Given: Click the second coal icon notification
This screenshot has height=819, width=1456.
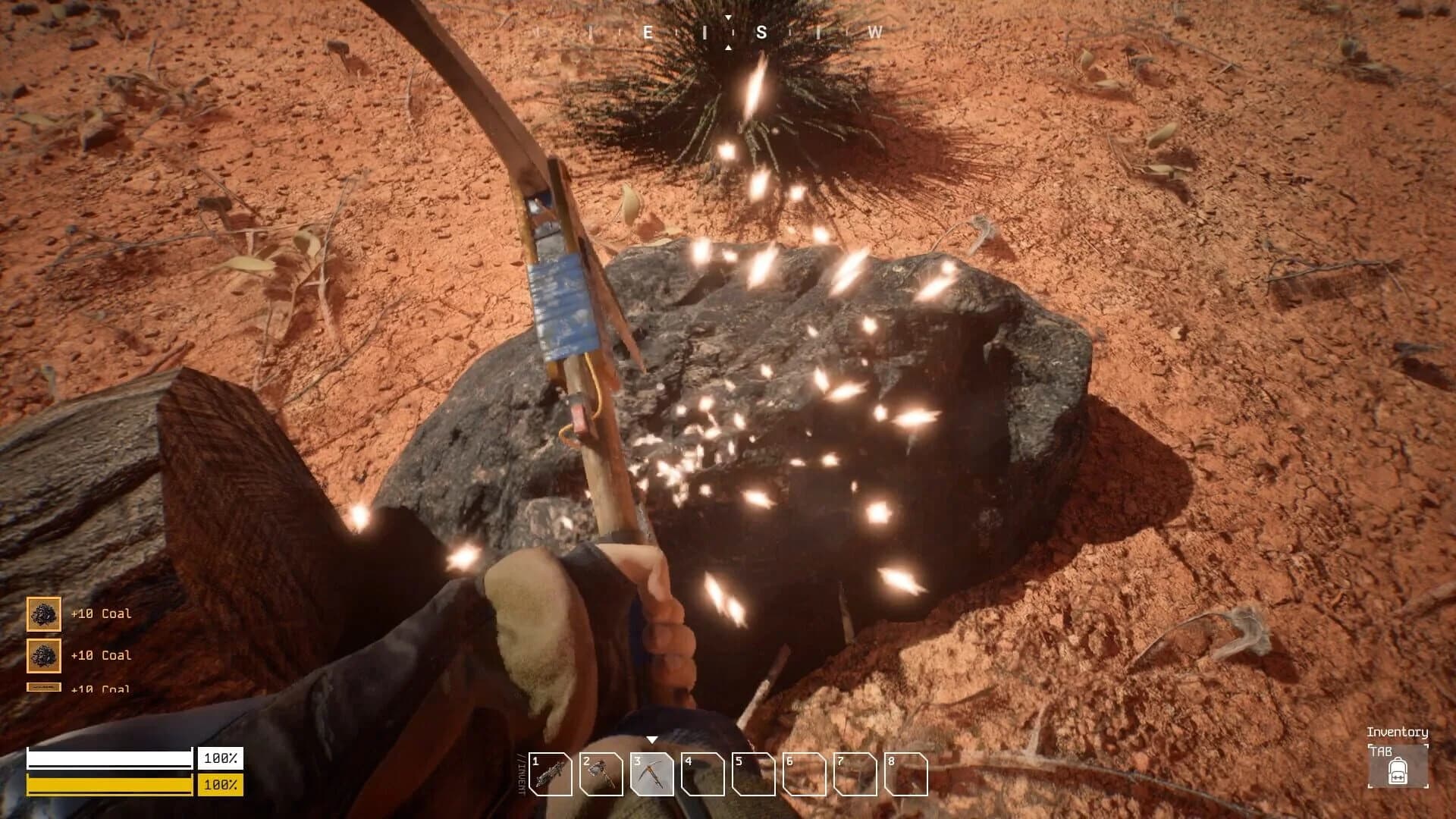Looking at the screenshot, I should 43,655.
